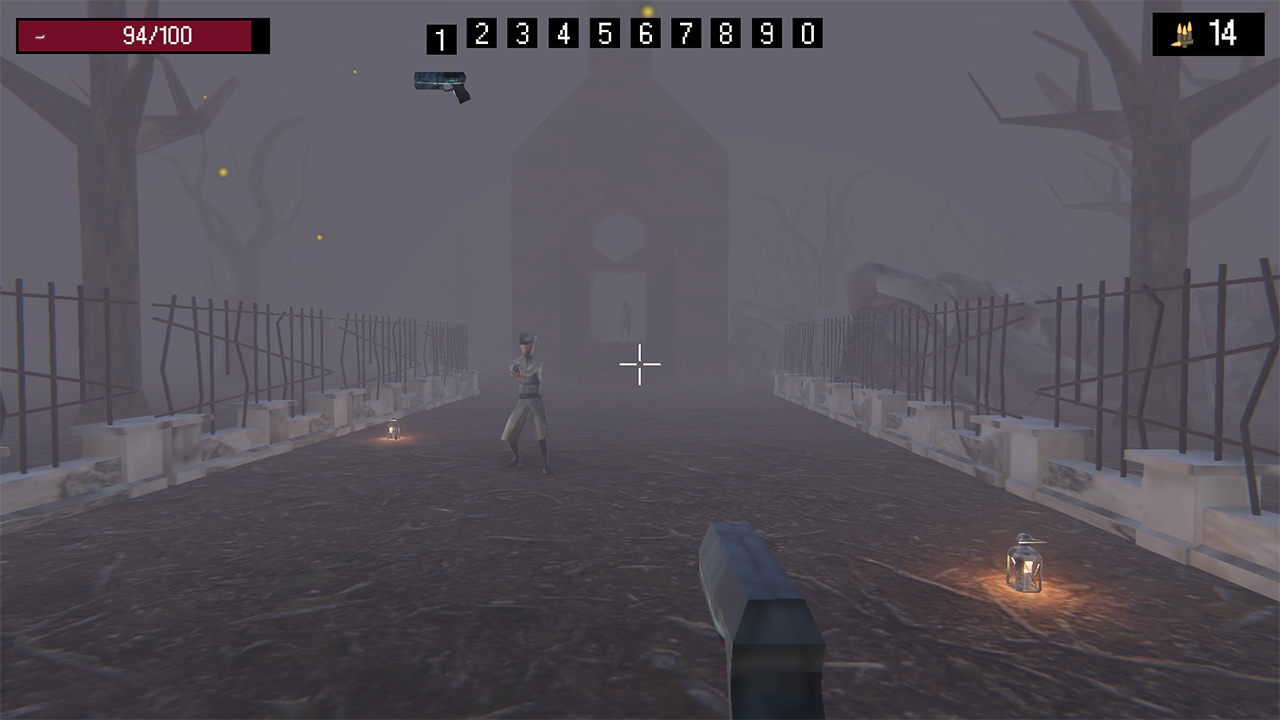This screenshot has width=1280, height=720.
Task: Switch to hotbar slot 4
Action: [562, 33]
